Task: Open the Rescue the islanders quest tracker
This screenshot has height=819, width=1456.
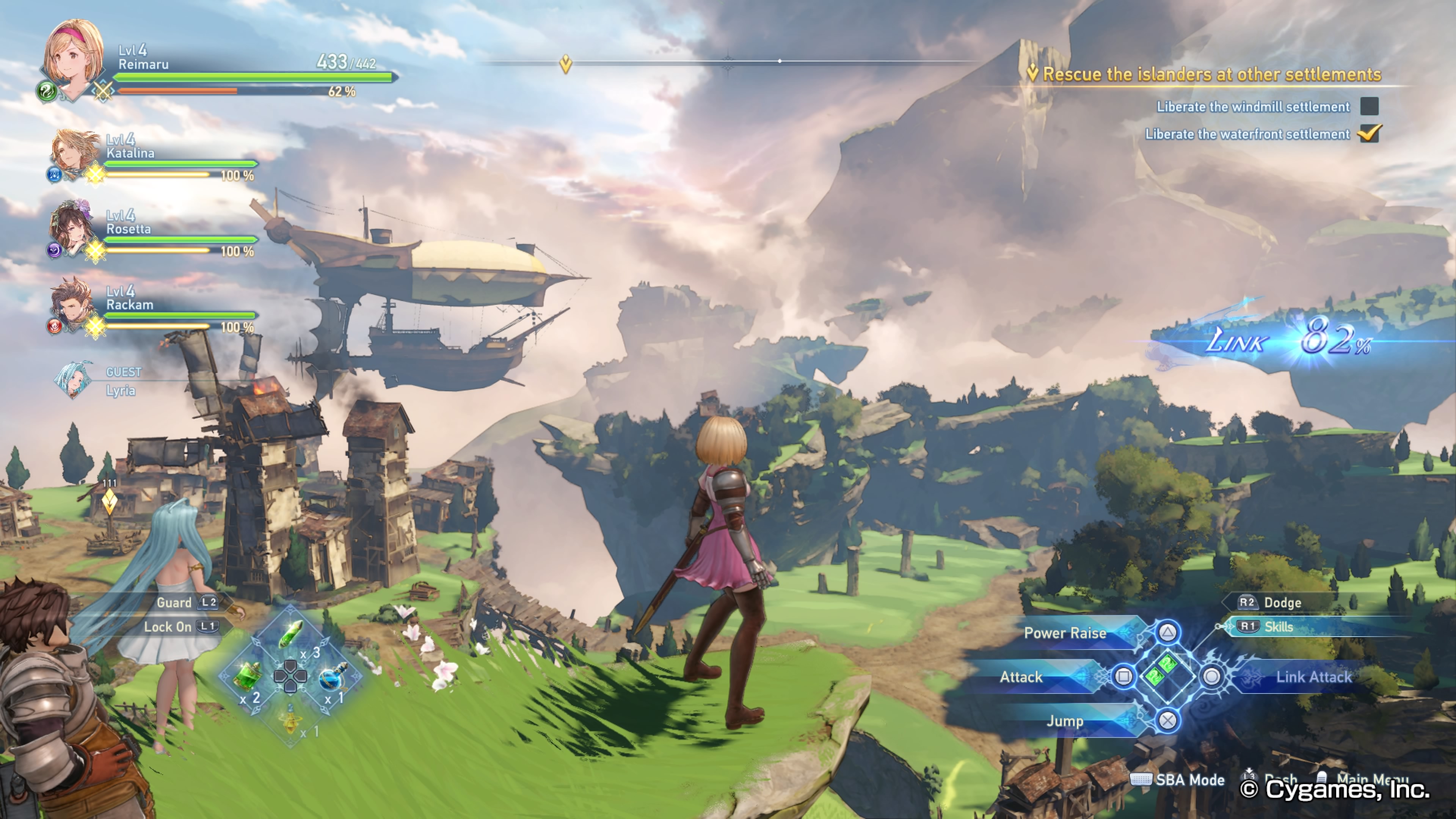Action: (1211, 75)
